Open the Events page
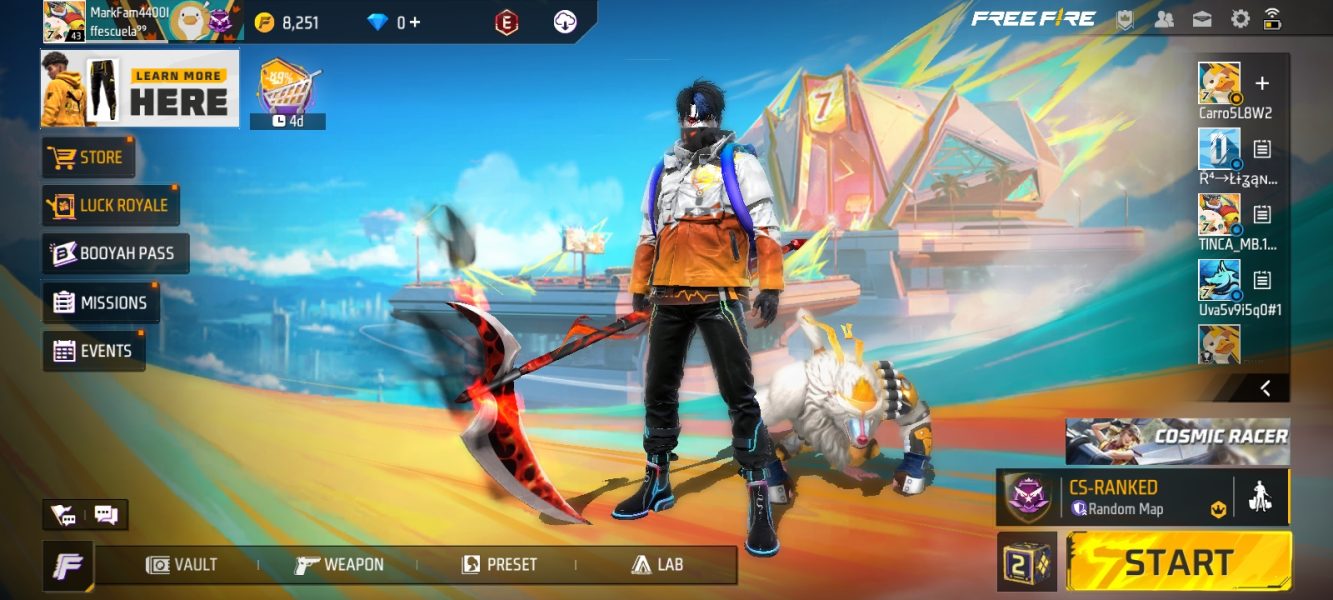 coord(94,351)
